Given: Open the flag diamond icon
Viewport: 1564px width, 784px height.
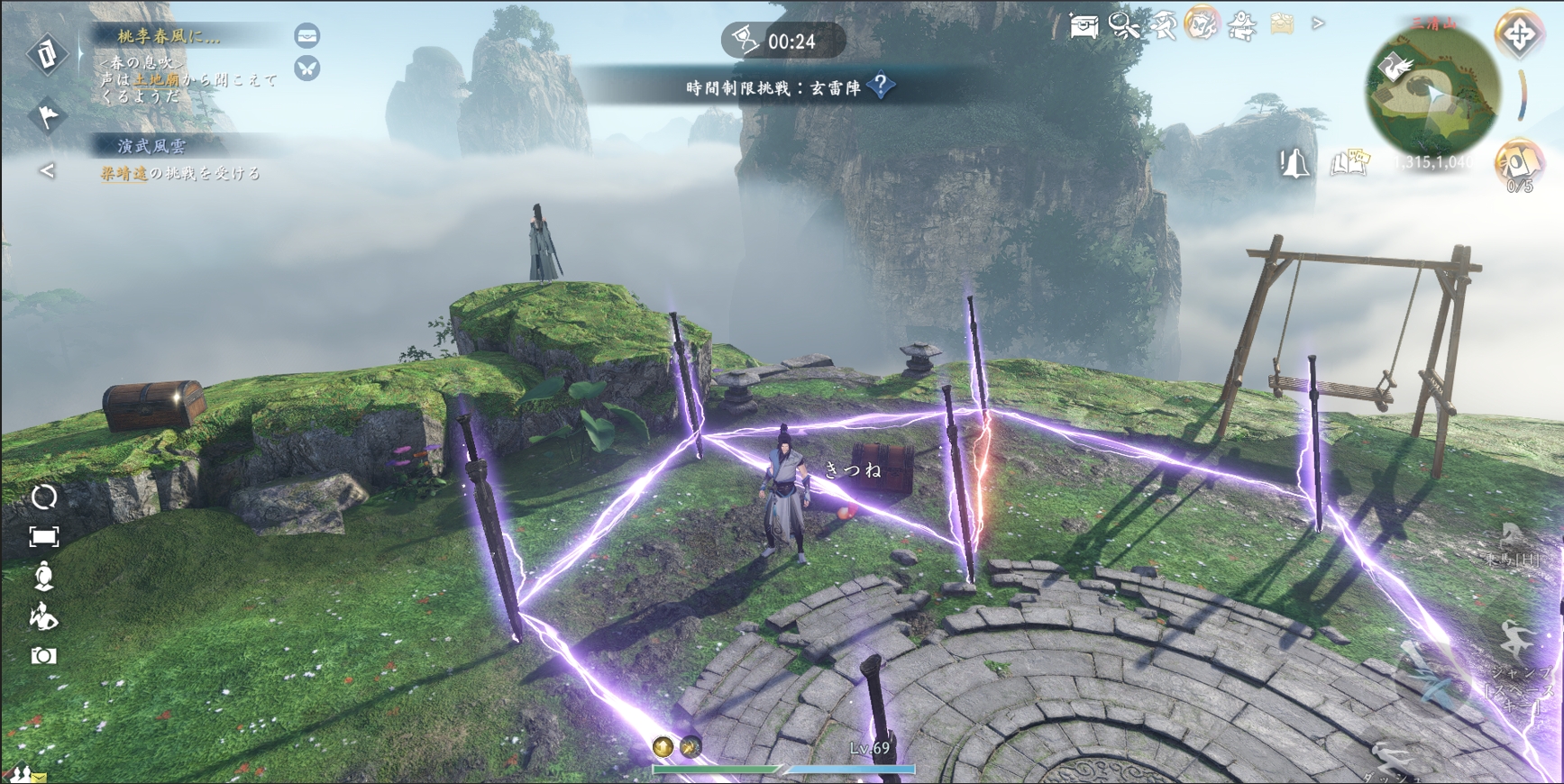Looking at the screenshot, I should click(x=47, y=115).
